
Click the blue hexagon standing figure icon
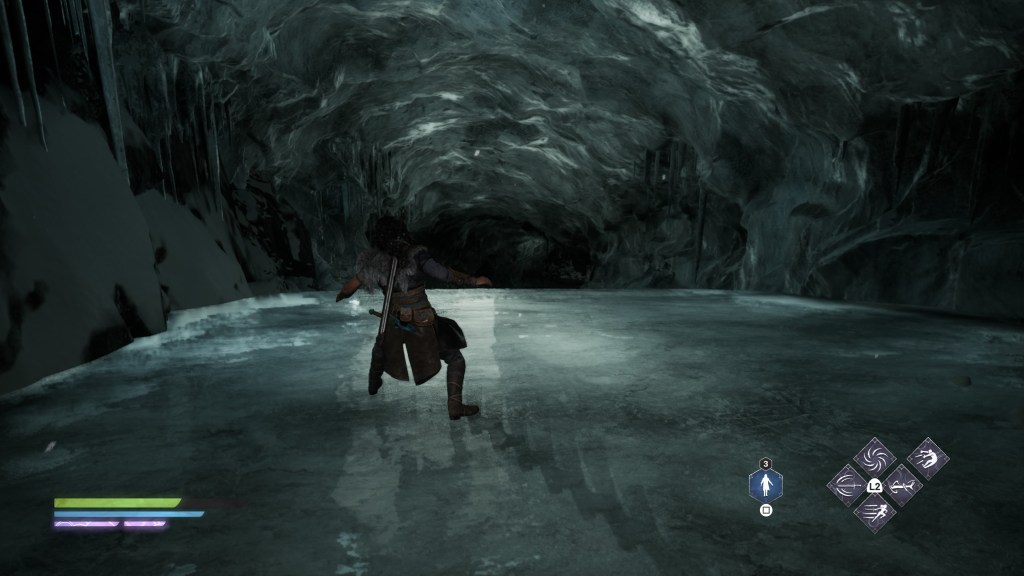766,486
